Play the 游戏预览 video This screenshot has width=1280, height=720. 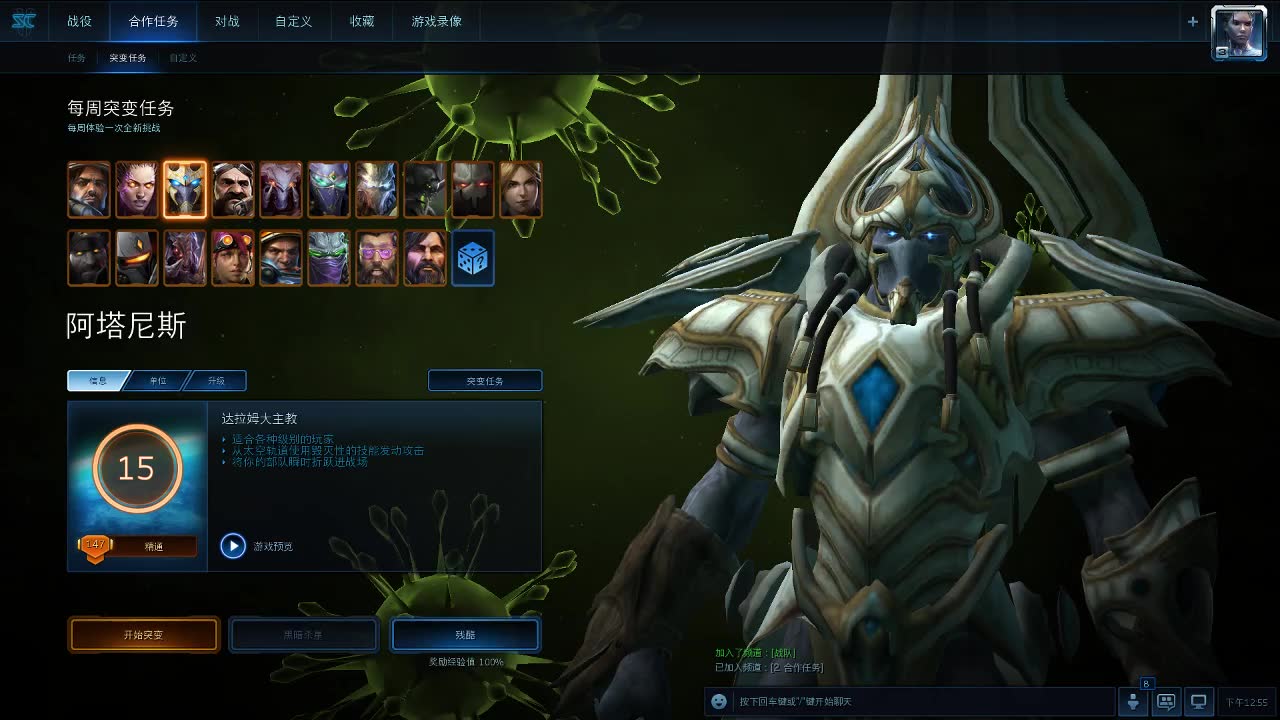233,546
